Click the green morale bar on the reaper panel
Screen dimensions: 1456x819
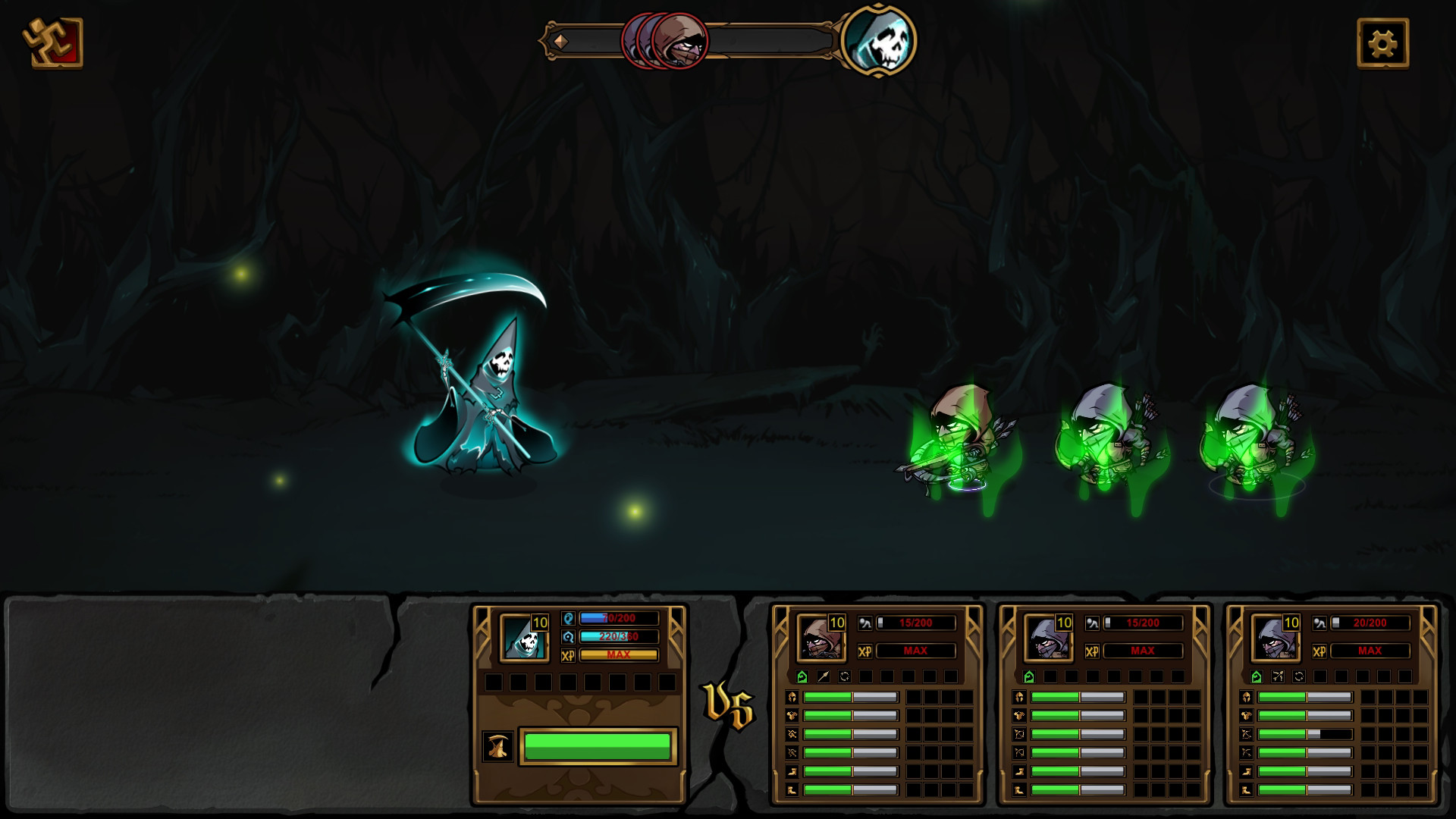[x=598, y=746]
